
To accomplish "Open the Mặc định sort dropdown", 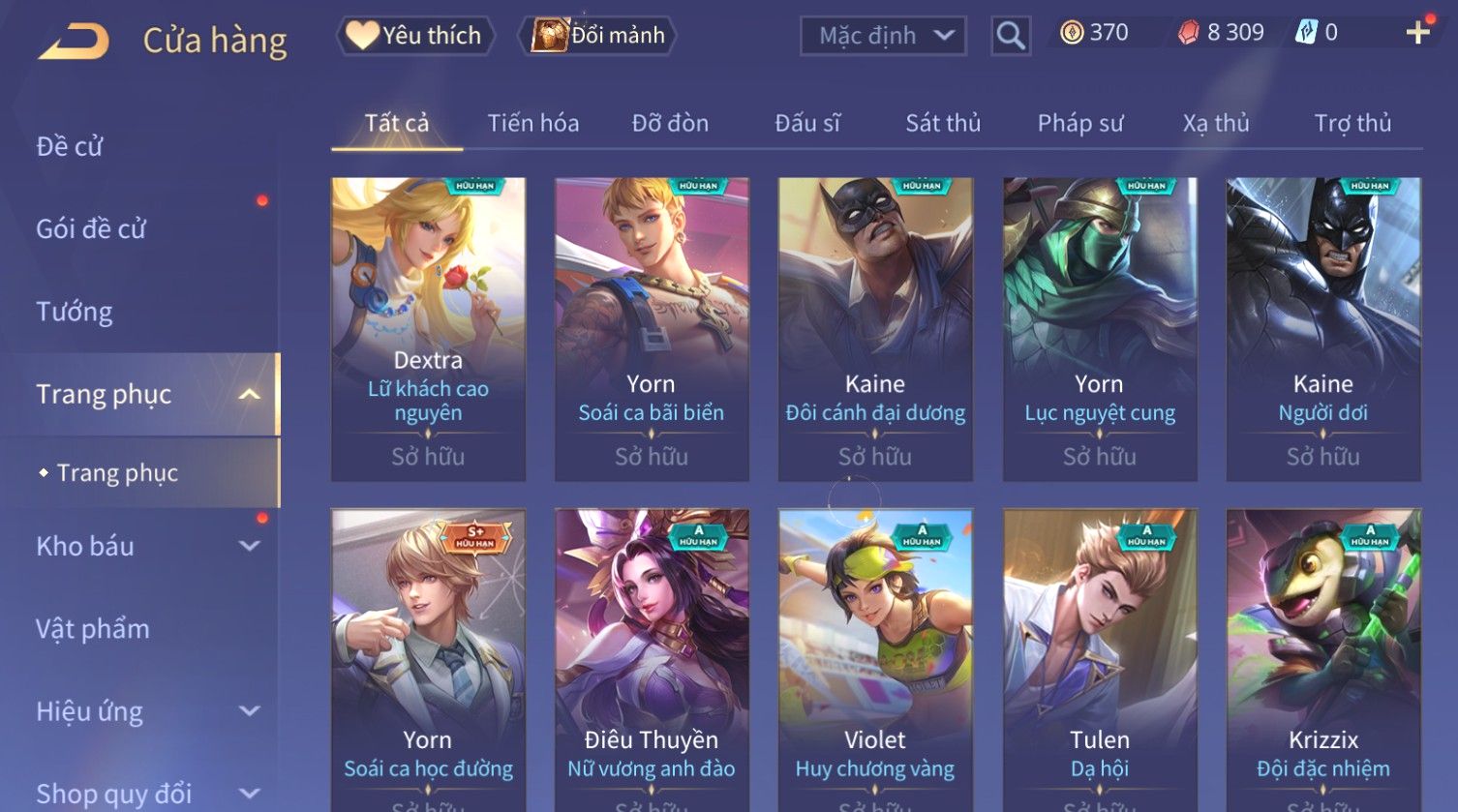I will (x=883, y=37).
